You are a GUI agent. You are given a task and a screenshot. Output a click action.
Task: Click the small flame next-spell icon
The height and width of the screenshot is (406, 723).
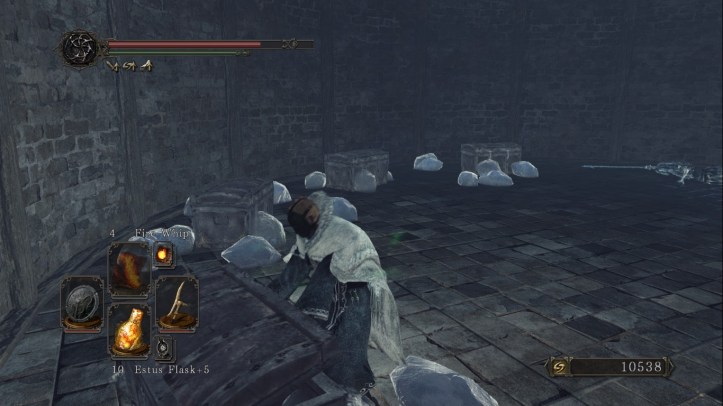click(162, 256)
